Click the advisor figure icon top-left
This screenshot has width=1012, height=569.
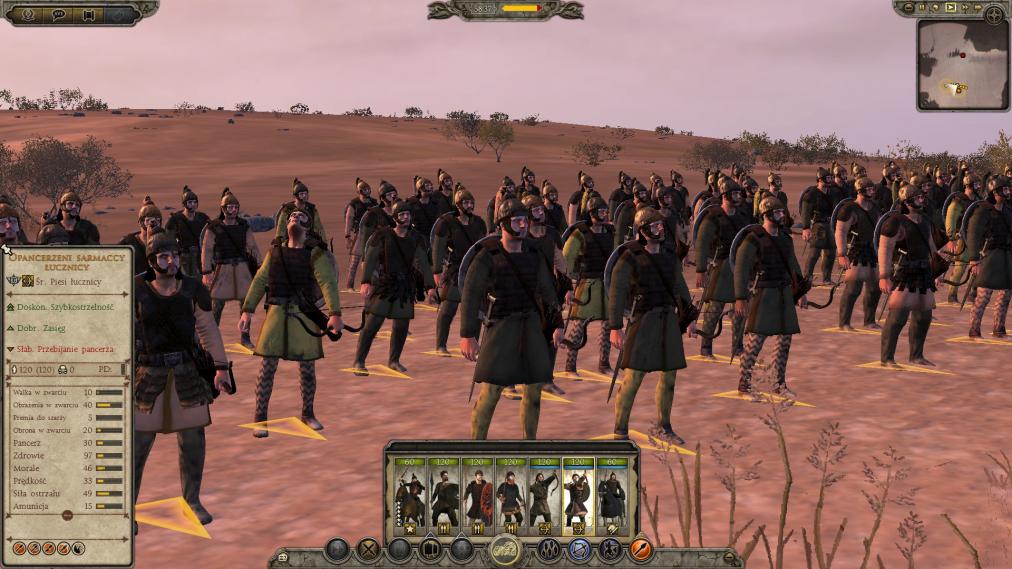(27, 14)
